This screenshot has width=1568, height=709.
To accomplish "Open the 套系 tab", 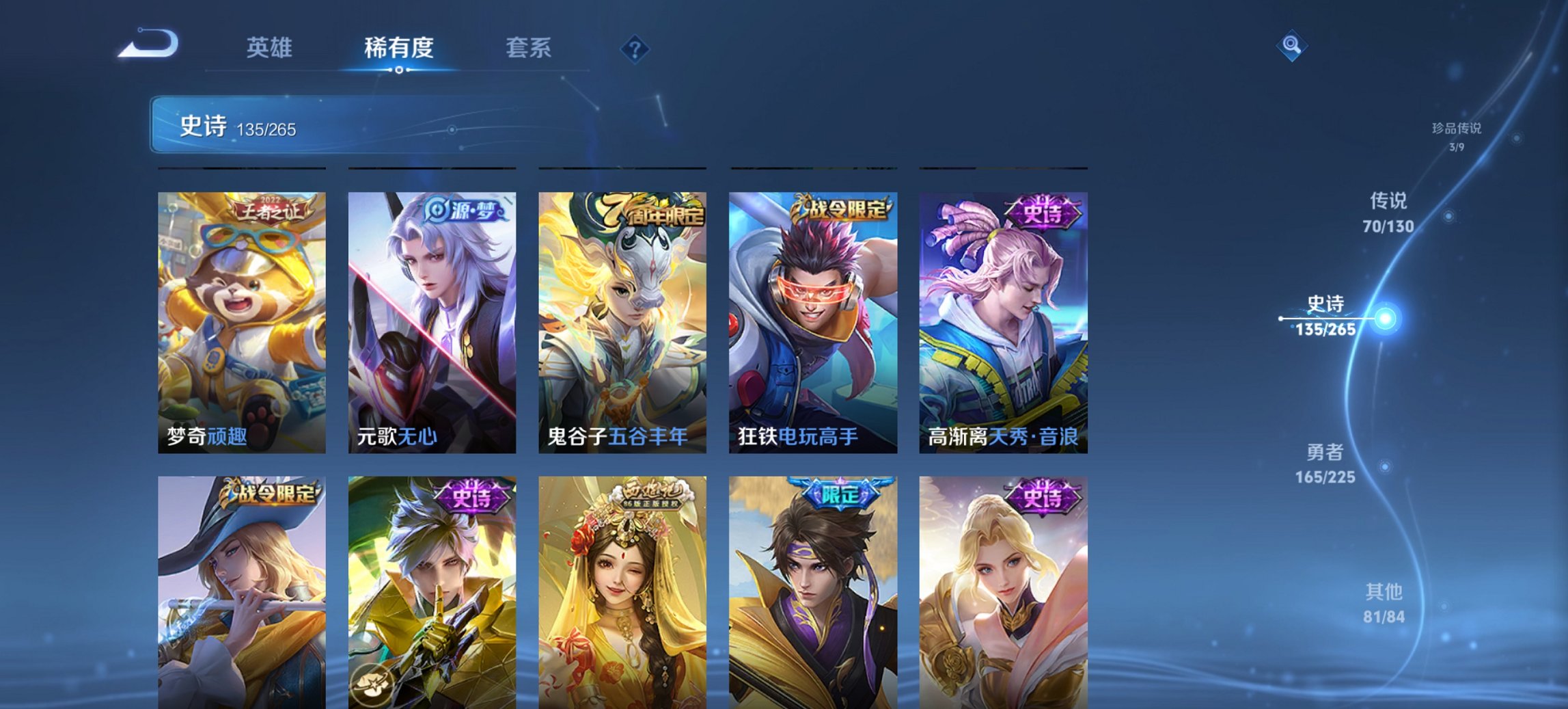I will [529, 48].
